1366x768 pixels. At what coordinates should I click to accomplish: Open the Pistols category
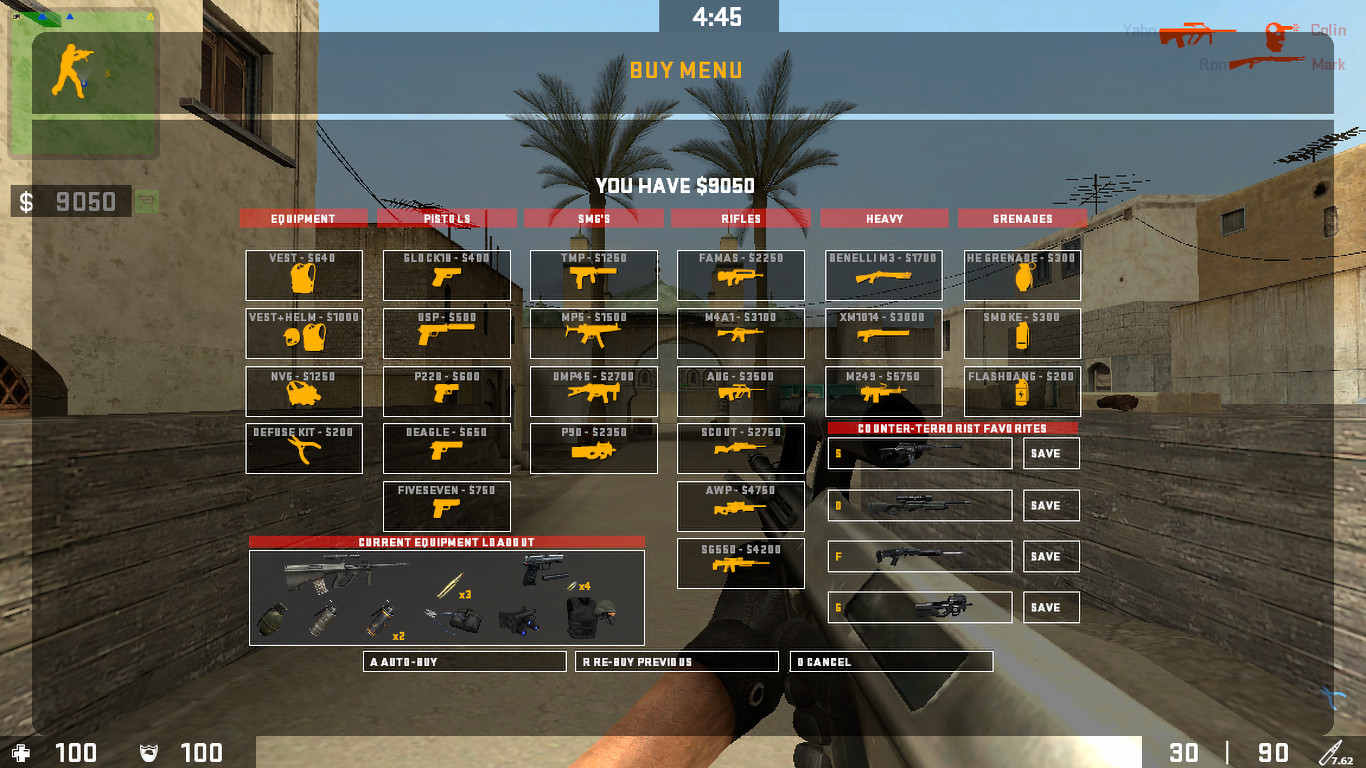click(446, 218)
